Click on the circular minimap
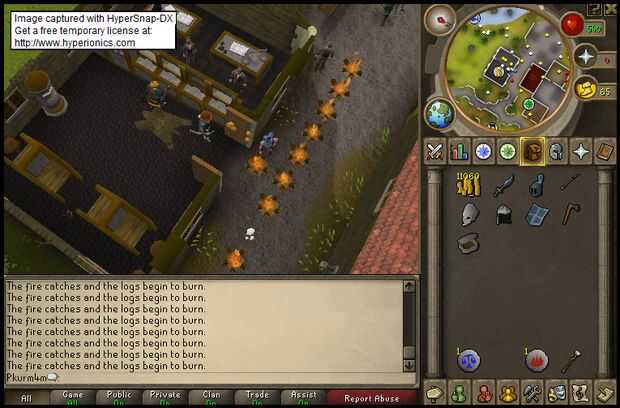Image resolution: width=620 pixels, height=408 pixels. (498, 65)
